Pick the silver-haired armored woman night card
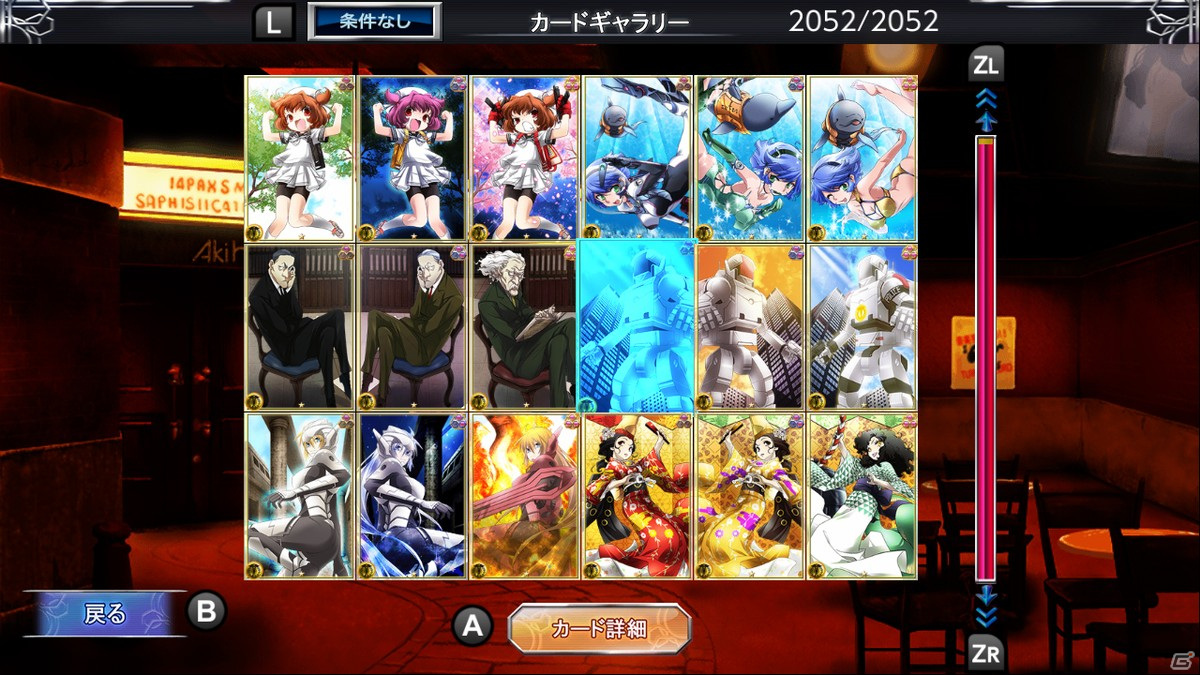This screenshot has width=1200, height=675. click(413, 496)
